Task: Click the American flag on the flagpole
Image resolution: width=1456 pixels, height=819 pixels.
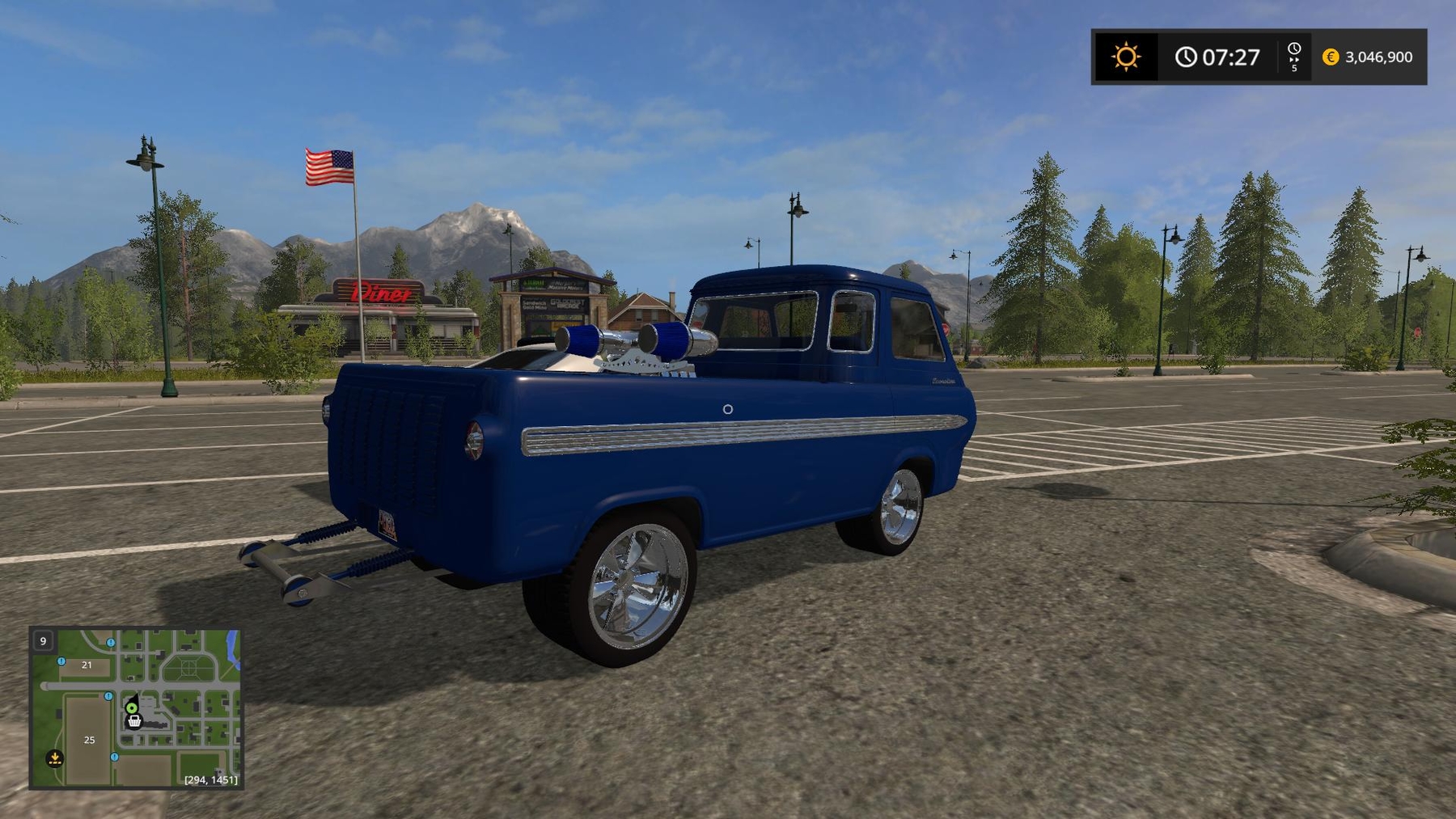Action: (x=330, y=164)
